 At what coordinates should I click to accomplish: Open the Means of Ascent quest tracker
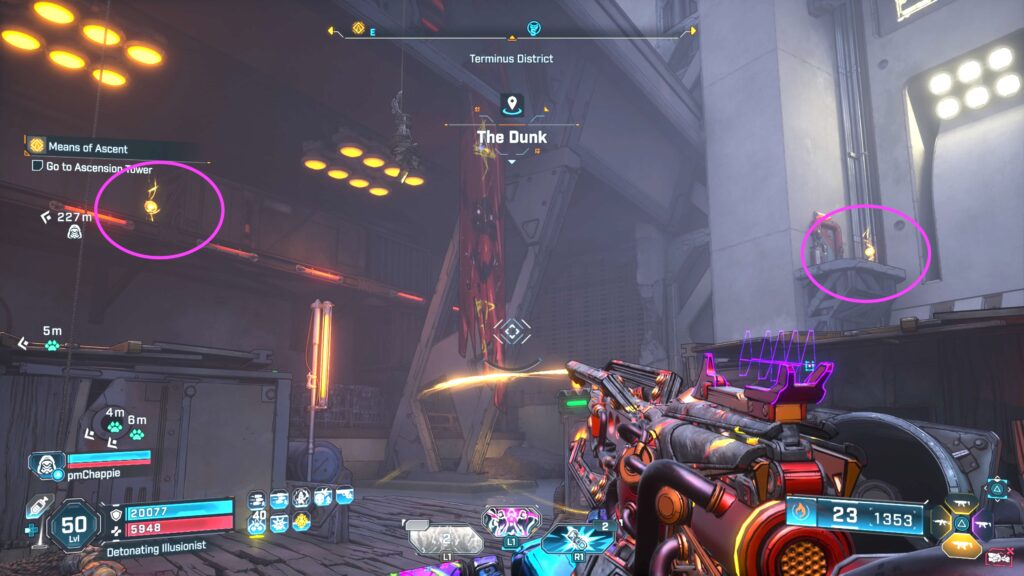(88, 148)
